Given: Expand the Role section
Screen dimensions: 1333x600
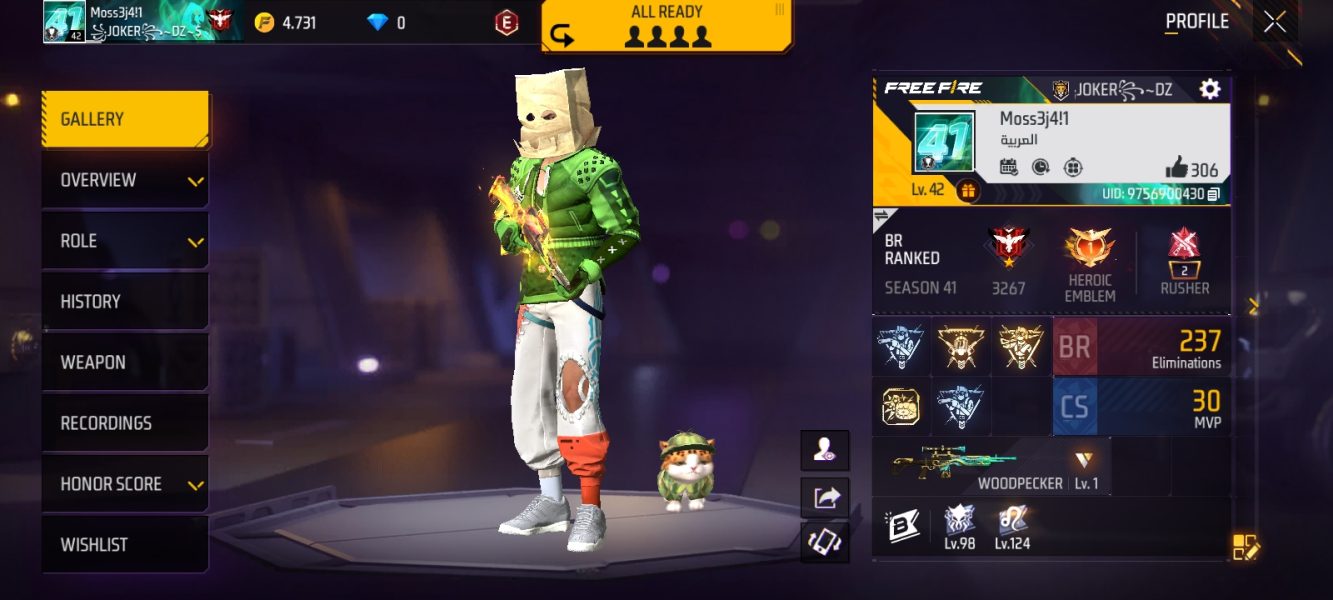Looking at the screenshot, I should pos(125,241).
